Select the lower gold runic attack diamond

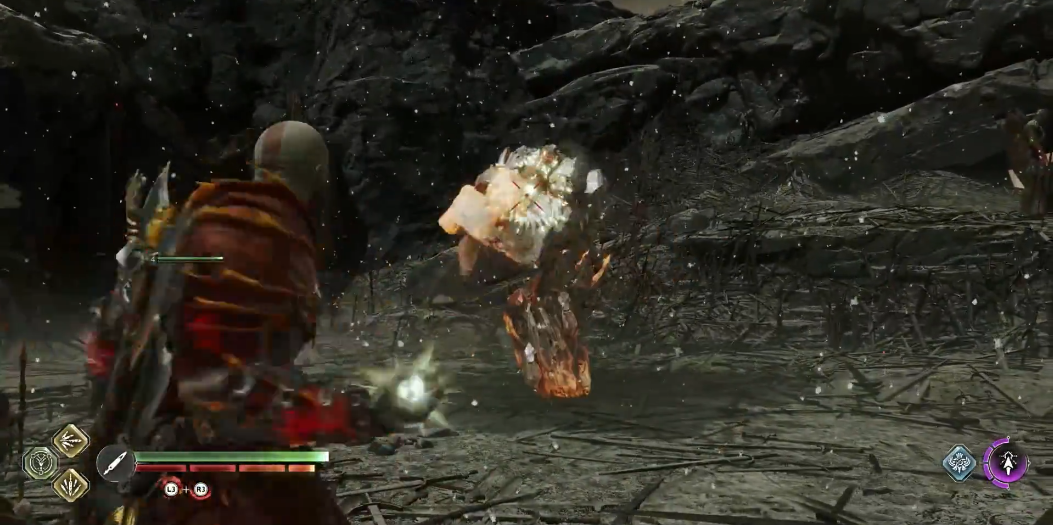(71, 485)
